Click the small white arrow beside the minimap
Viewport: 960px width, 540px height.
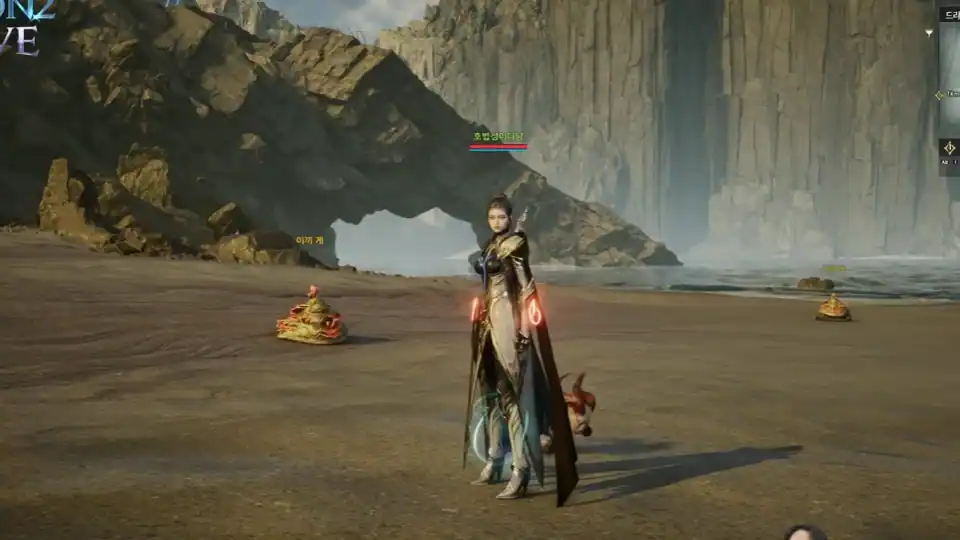point(929,33)
